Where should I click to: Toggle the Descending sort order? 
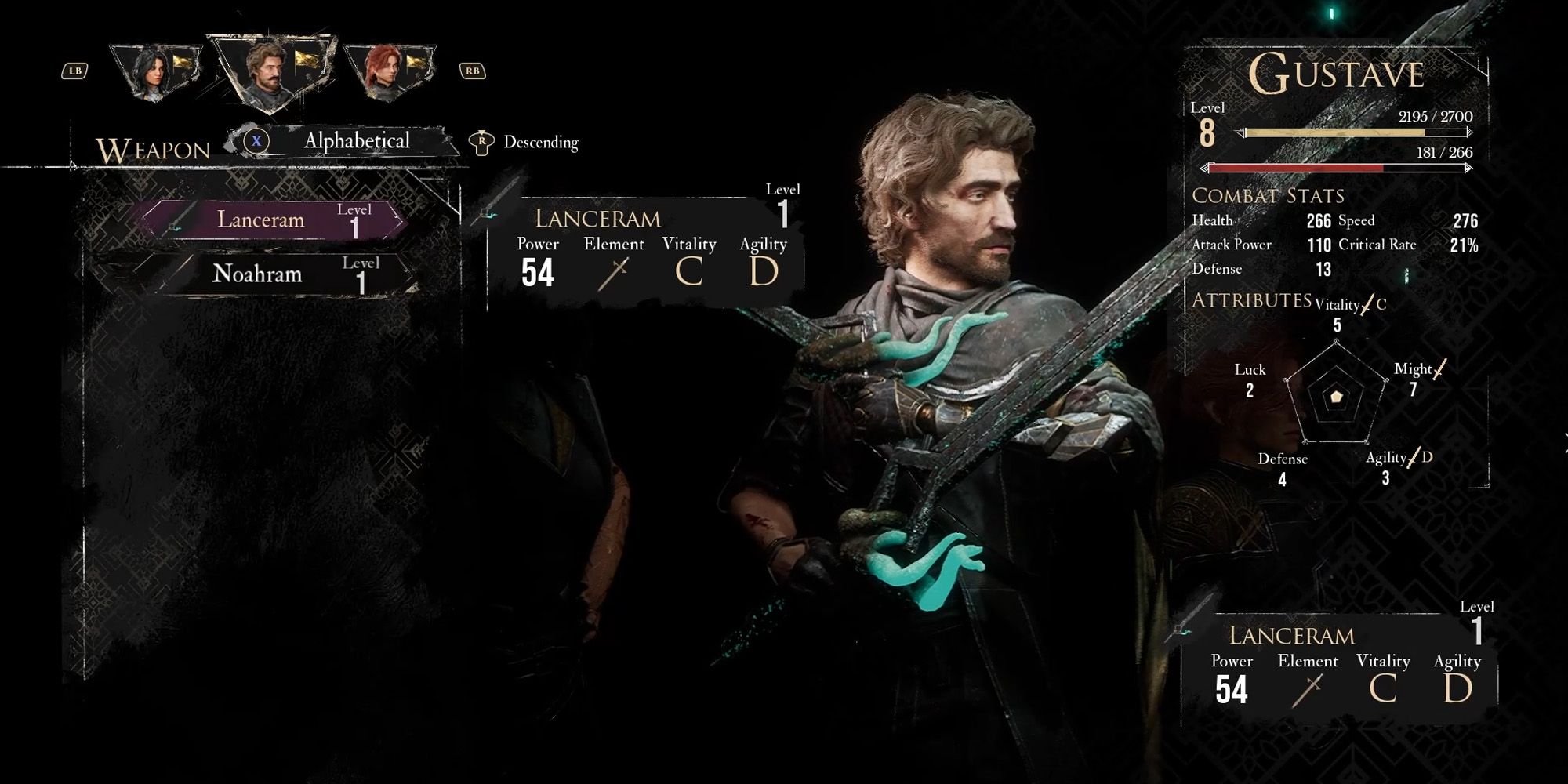[x=524, y=143]
